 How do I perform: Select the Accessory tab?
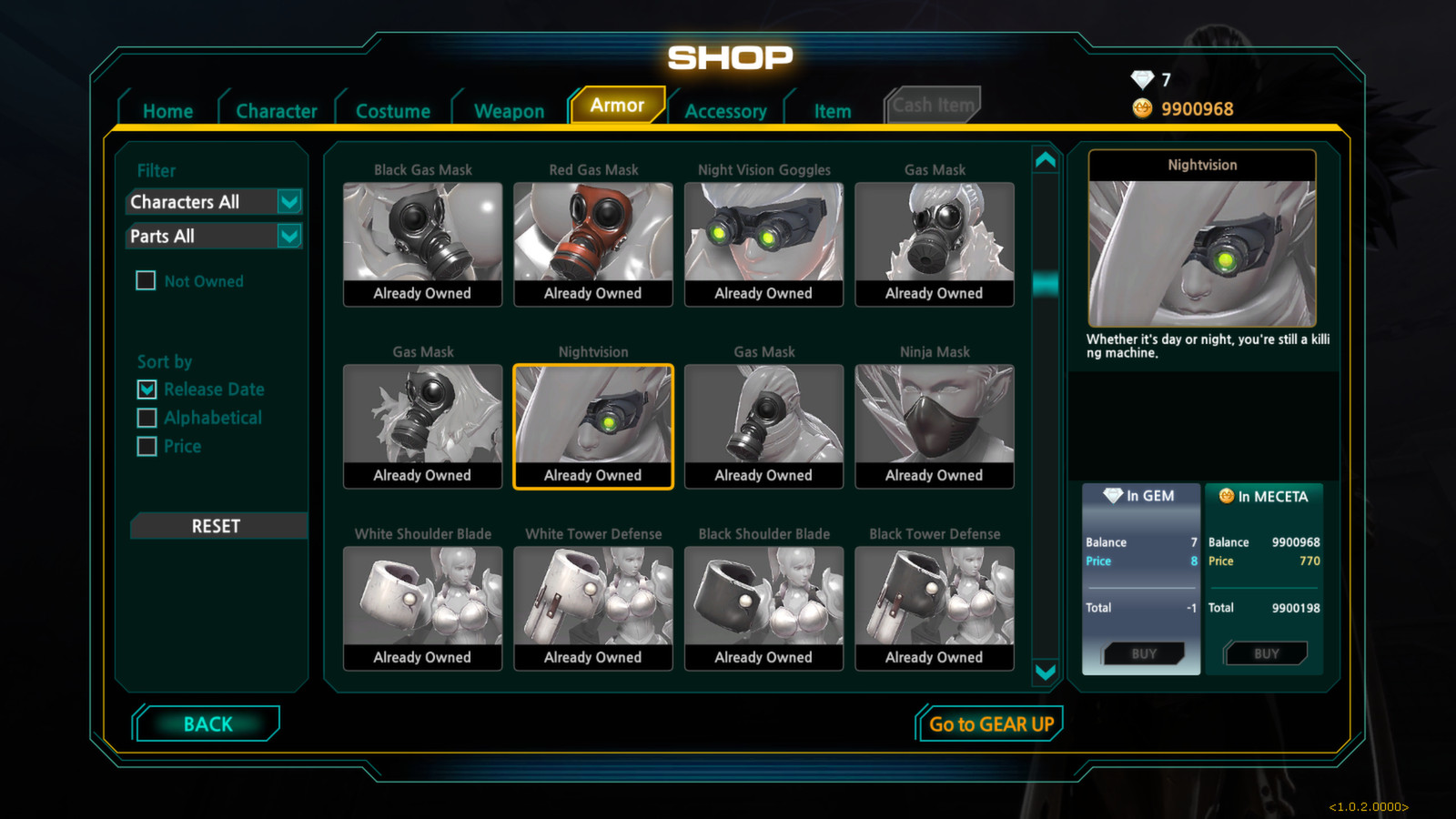point(725,111)
